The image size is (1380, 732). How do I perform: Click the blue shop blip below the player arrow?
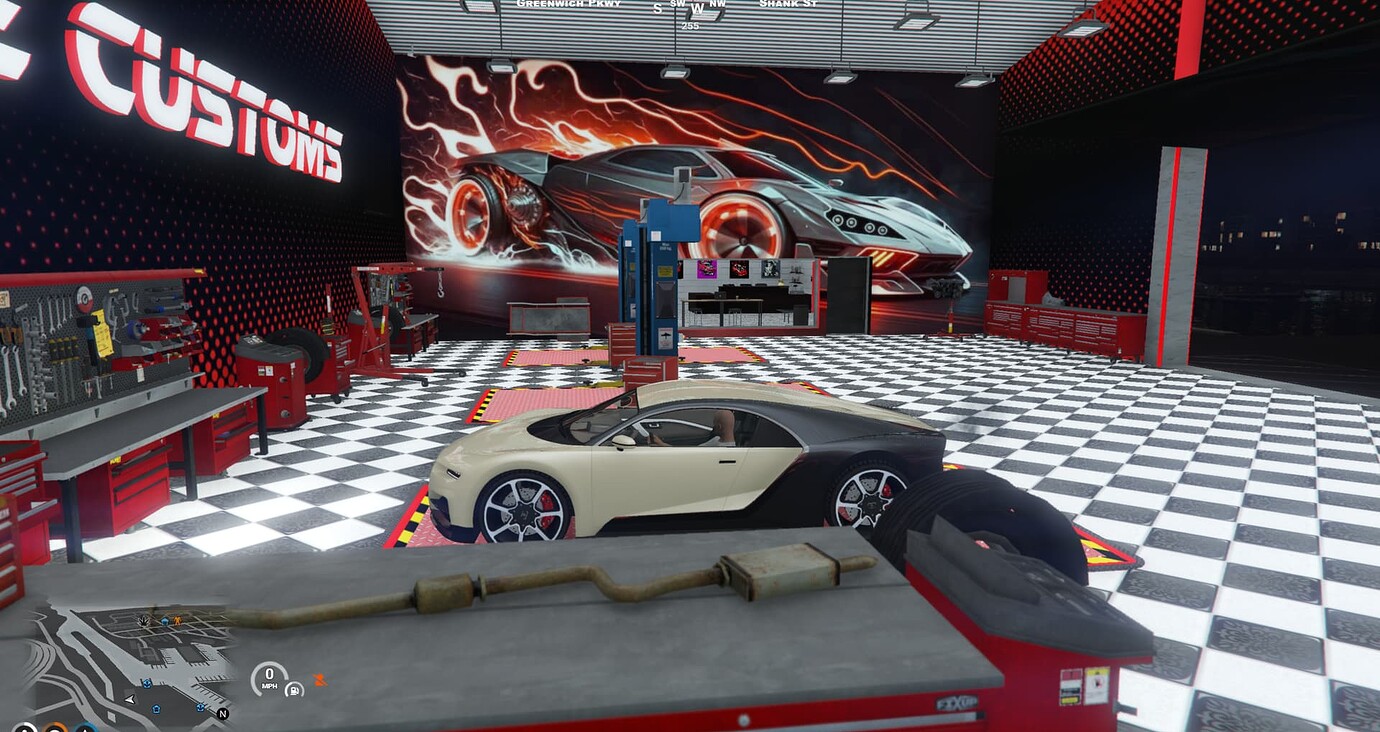click(156, 709)
